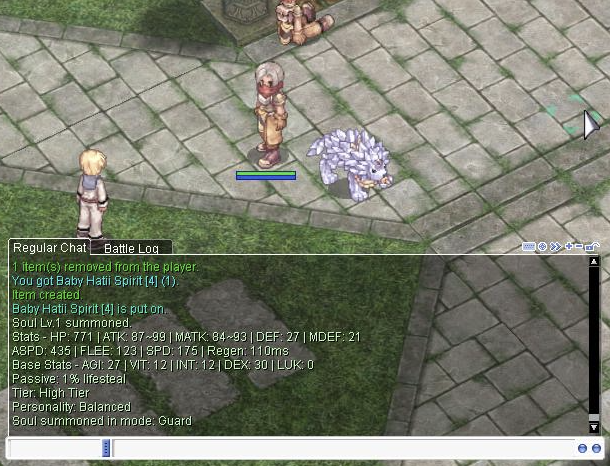Click the chat message input field
This screenshot has width=610, height=466.
pos(340,449)
